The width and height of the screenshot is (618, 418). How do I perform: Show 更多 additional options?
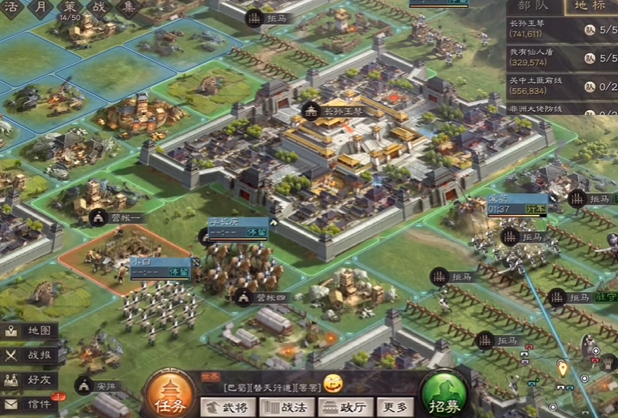coord(394,406)
